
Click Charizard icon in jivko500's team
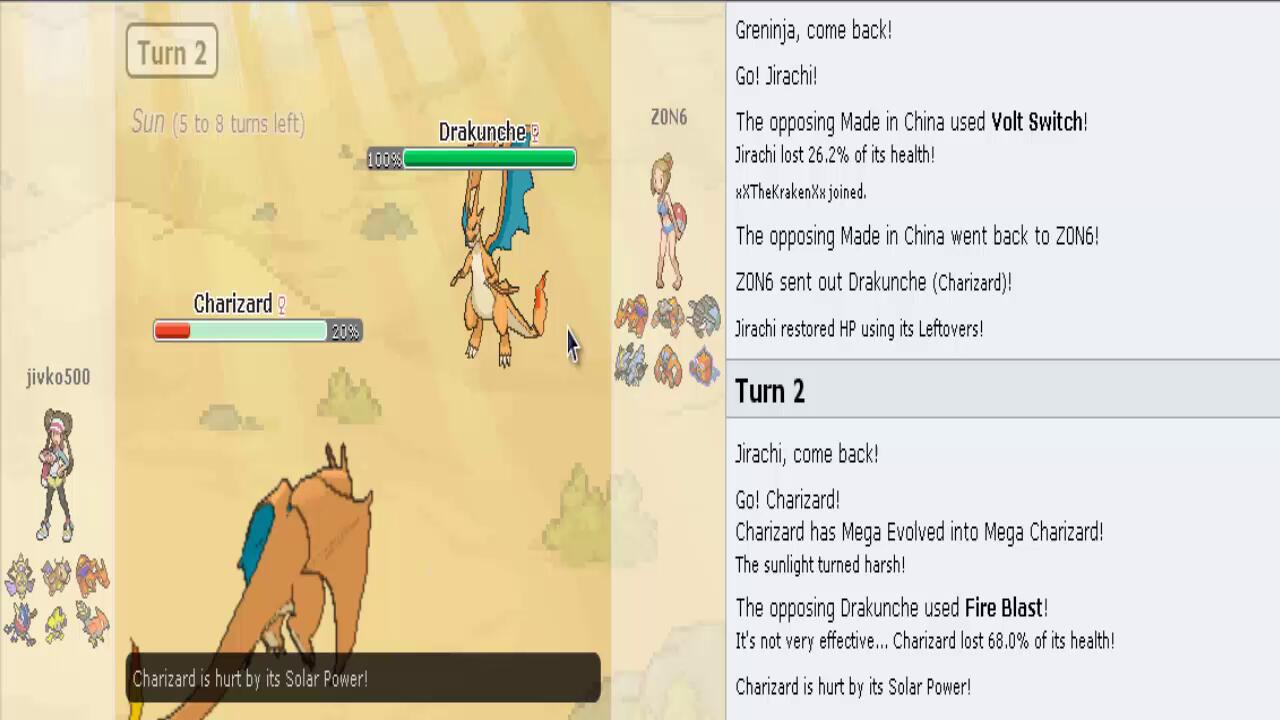[92, 576]
